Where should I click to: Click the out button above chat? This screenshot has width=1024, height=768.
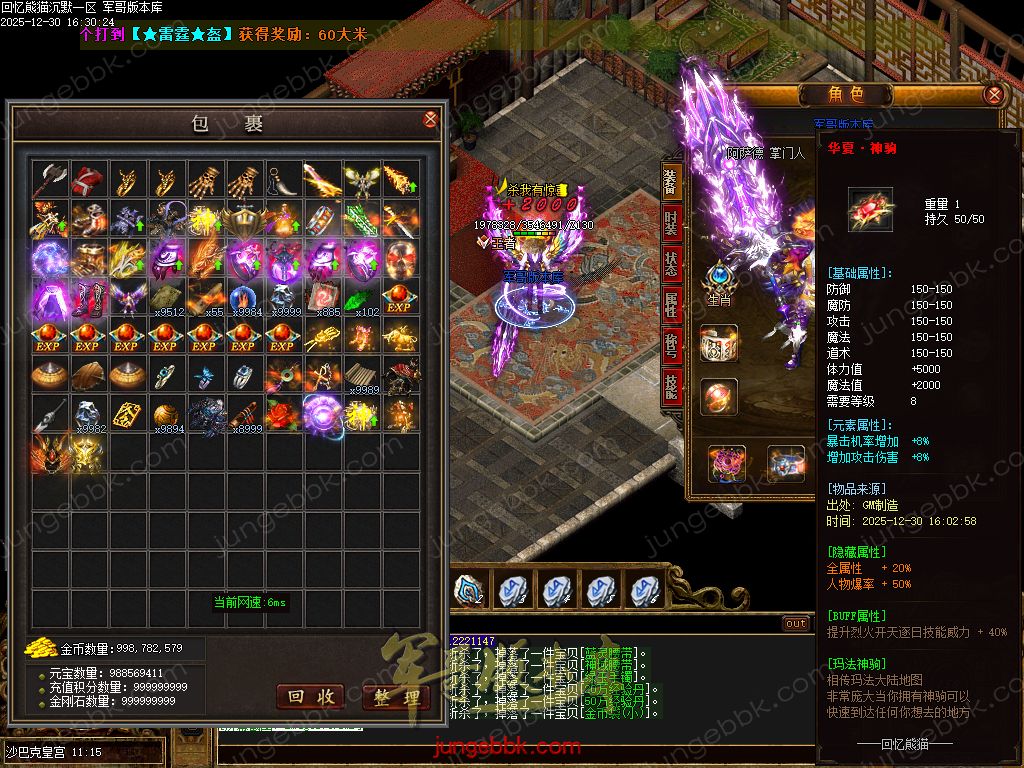795,624
